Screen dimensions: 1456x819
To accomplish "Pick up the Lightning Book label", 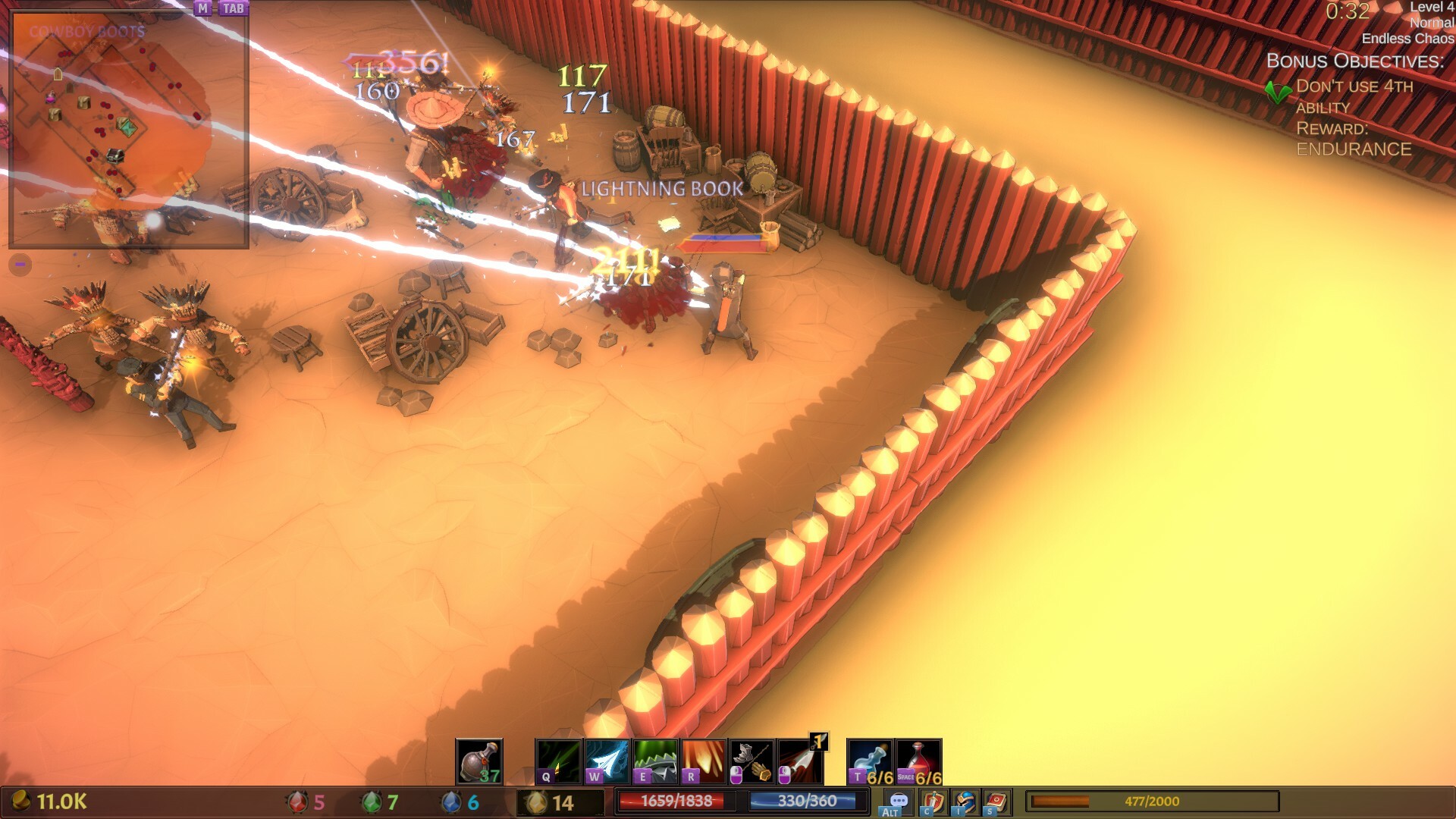I will point(662,189).
